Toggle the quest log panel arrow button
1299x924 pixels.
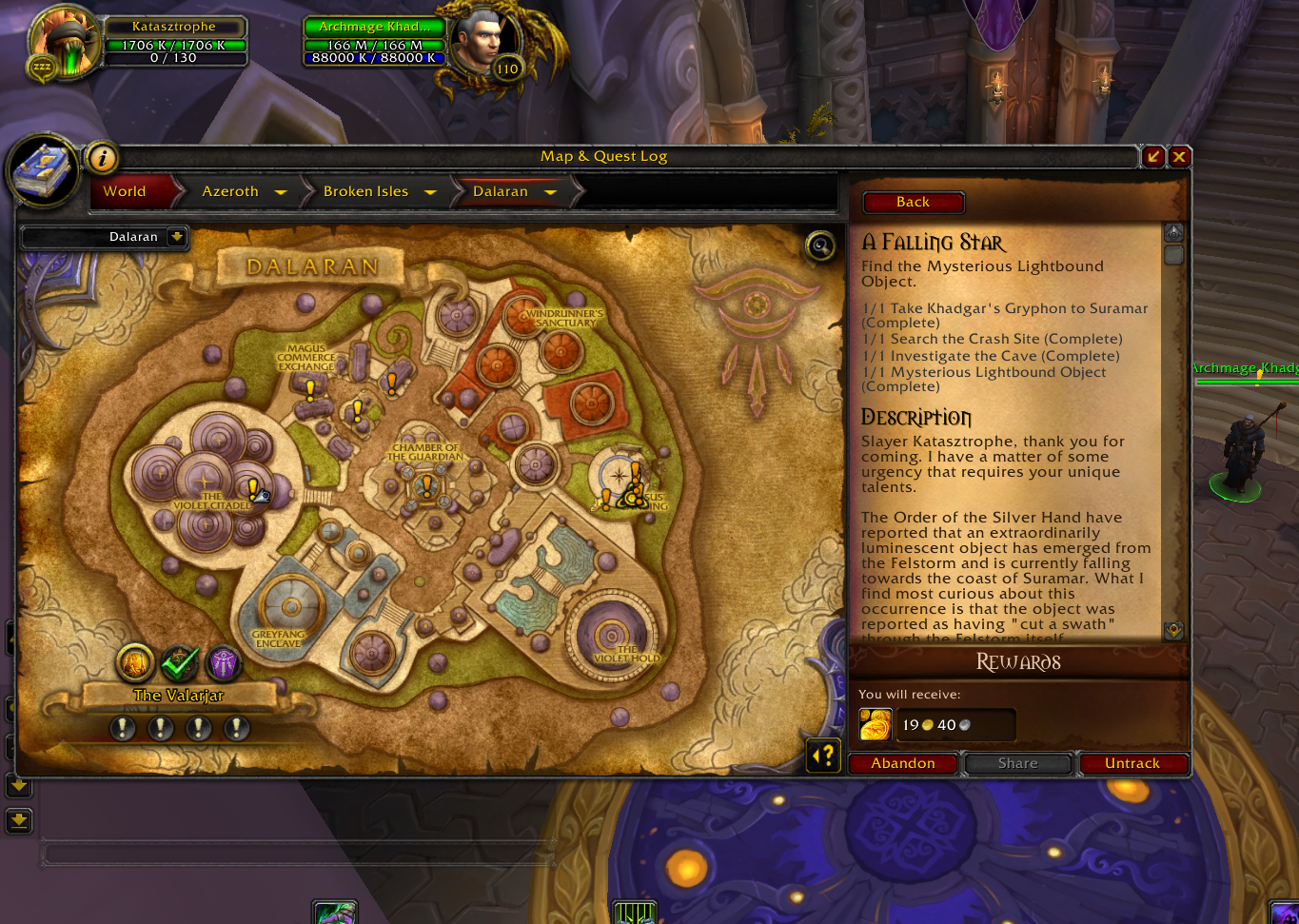[824, 757]
